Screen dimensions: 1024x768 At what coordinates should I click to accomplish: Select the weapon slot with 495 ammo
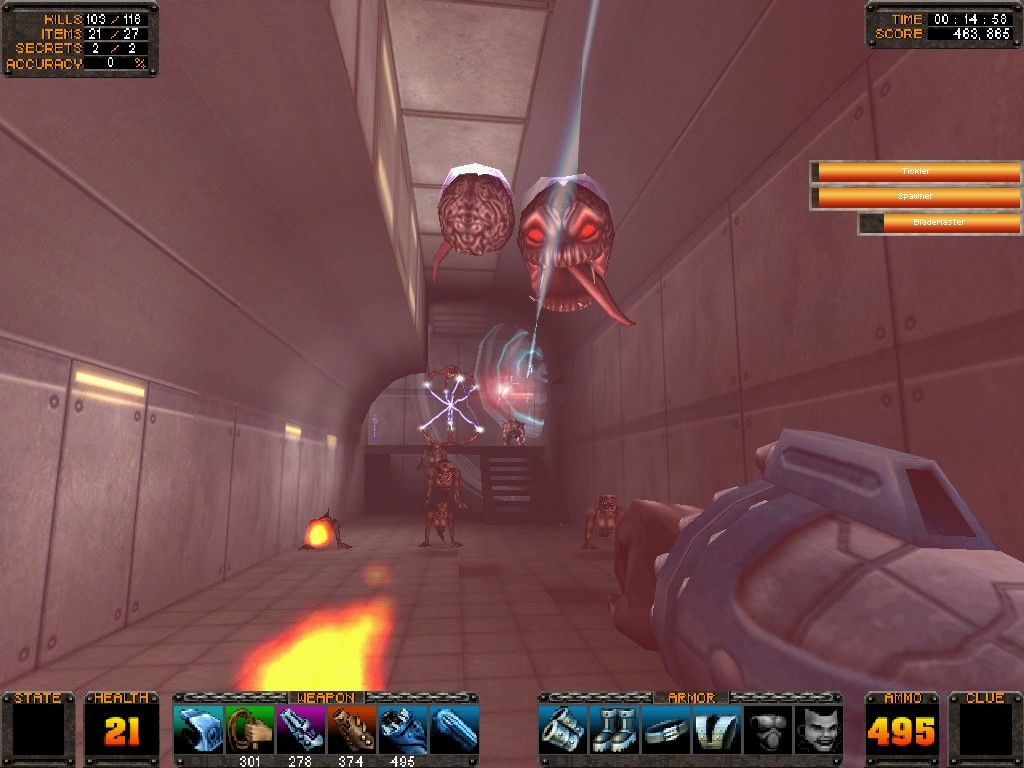coord(402,730)
